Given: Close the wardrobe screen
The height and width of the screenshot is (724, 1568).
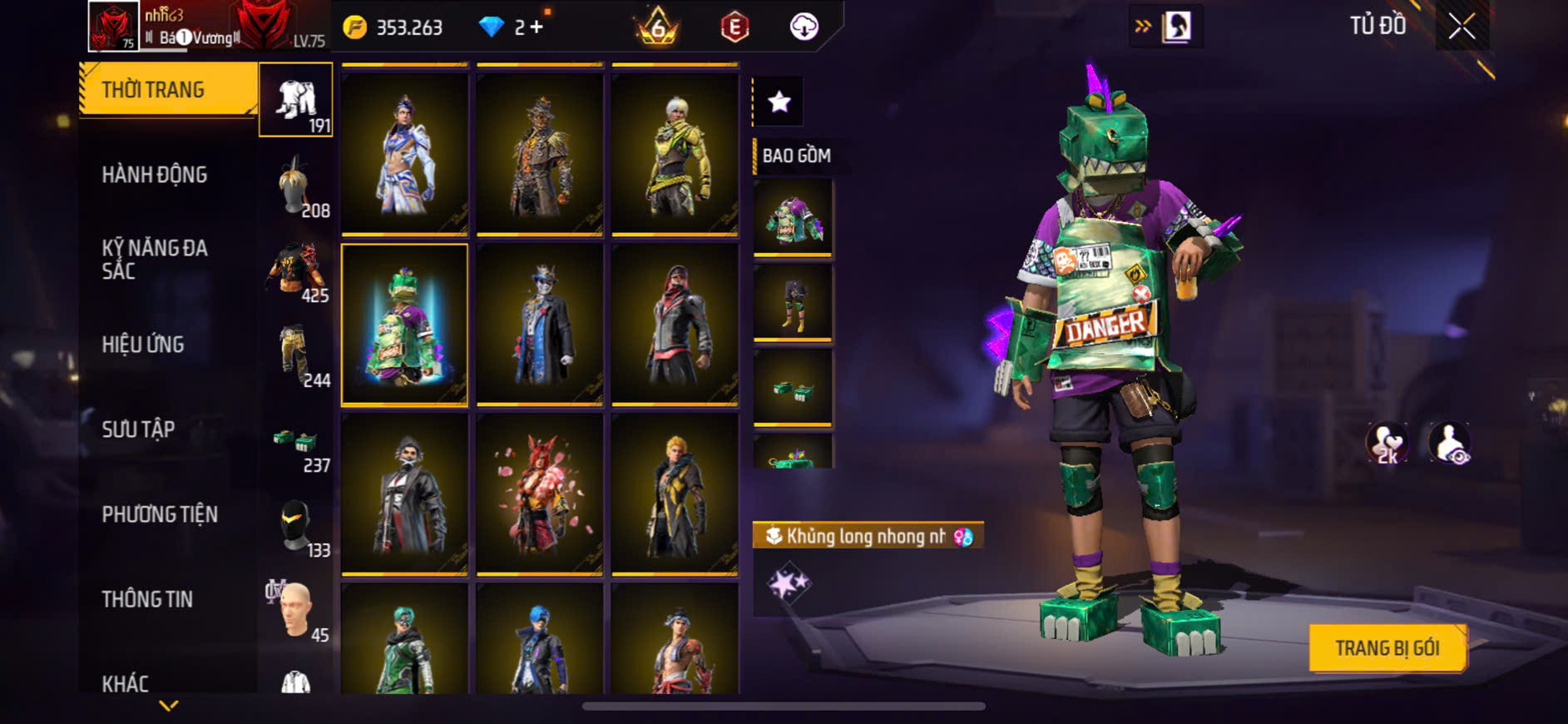Looking at the screenshot, I should [x=1462, y=27].
